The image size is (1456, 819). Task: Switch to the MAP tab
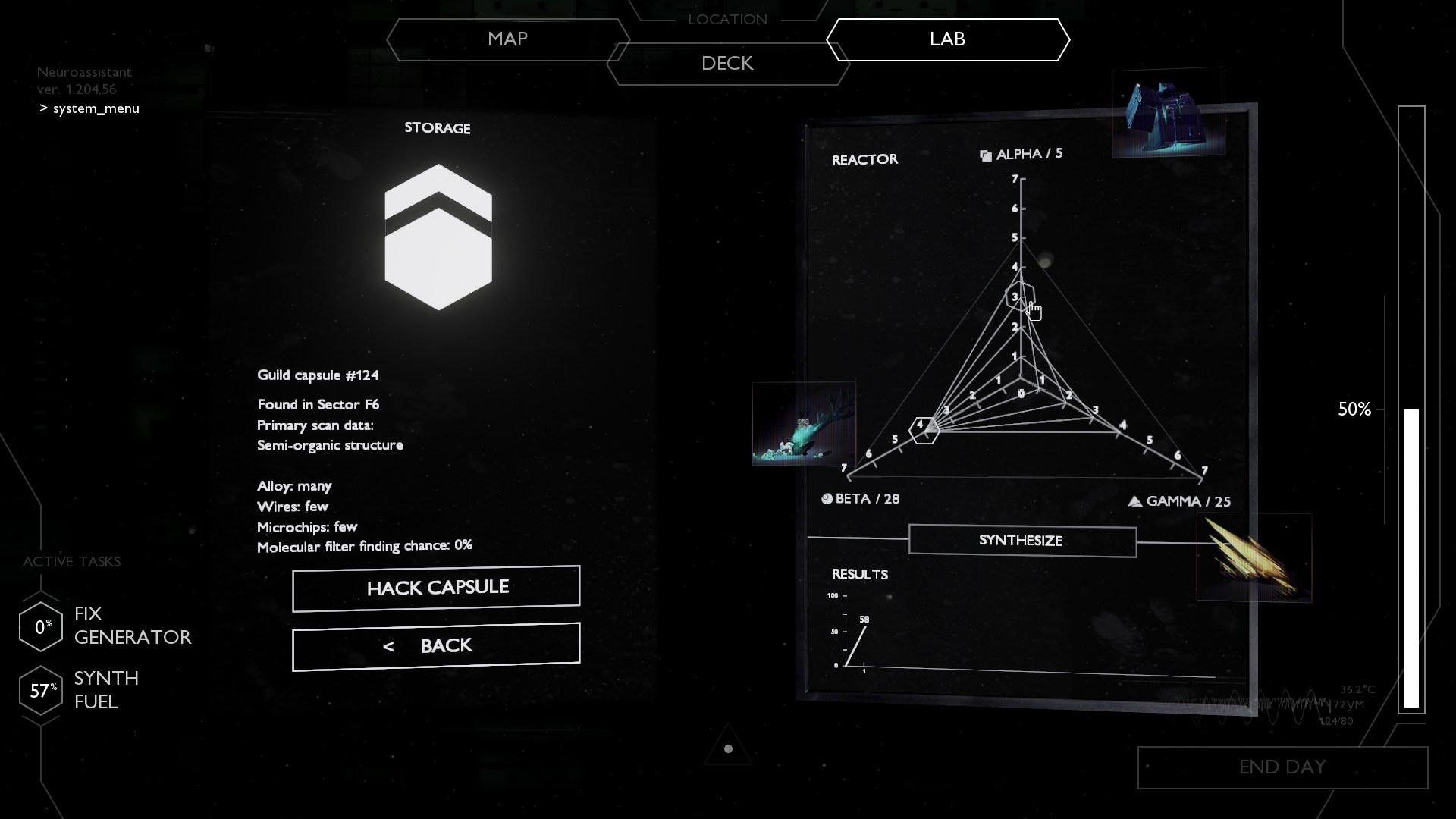pos(507,39)
